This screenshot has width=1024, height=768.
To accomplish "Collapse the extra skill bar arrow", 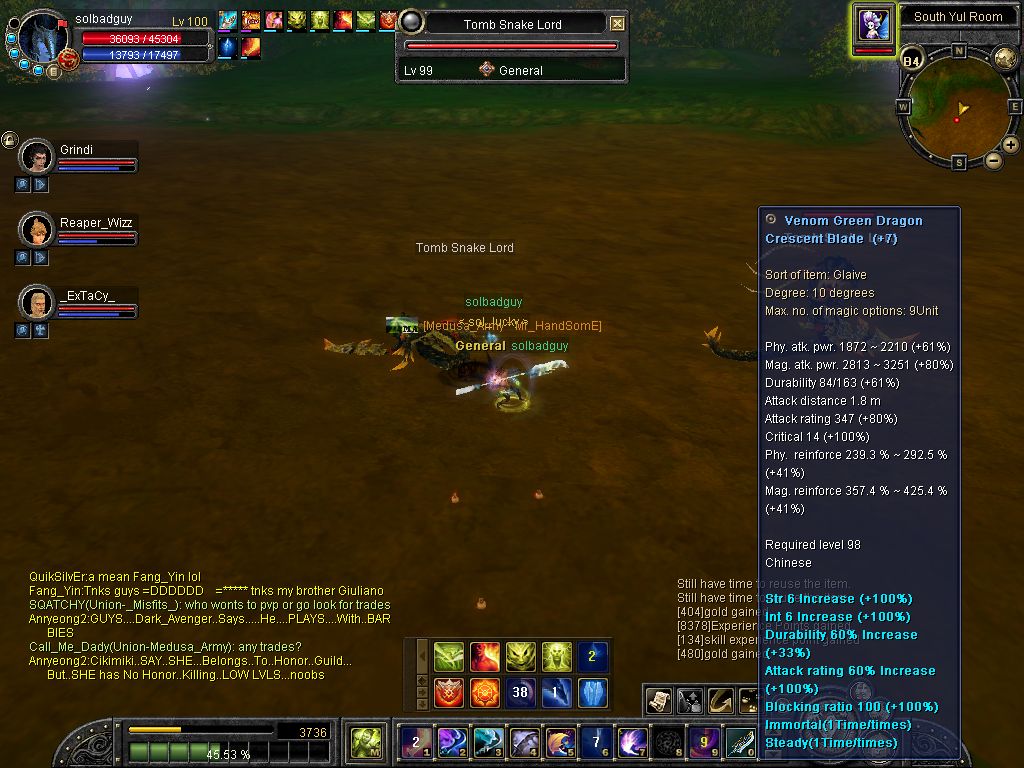I will [x=422, y=657].
